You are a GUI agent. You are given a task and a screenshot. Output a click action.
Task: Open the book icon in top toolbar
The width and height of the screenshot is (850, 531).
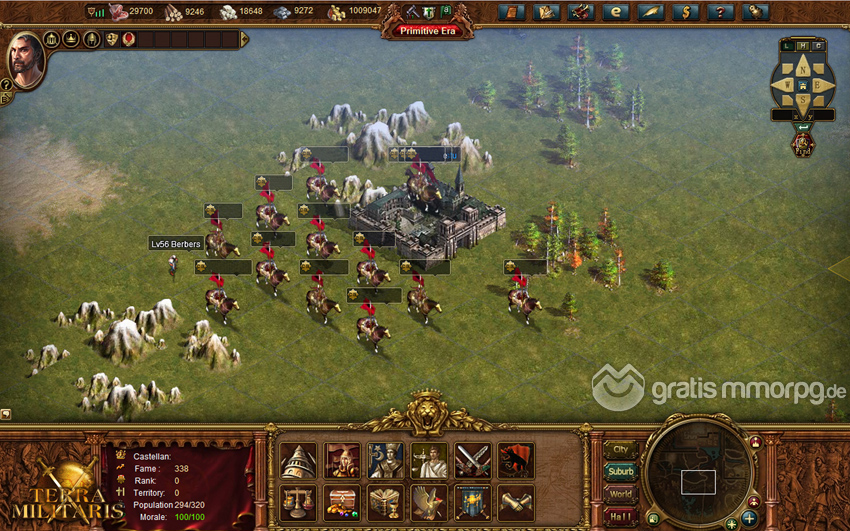[x=511, y=12]
